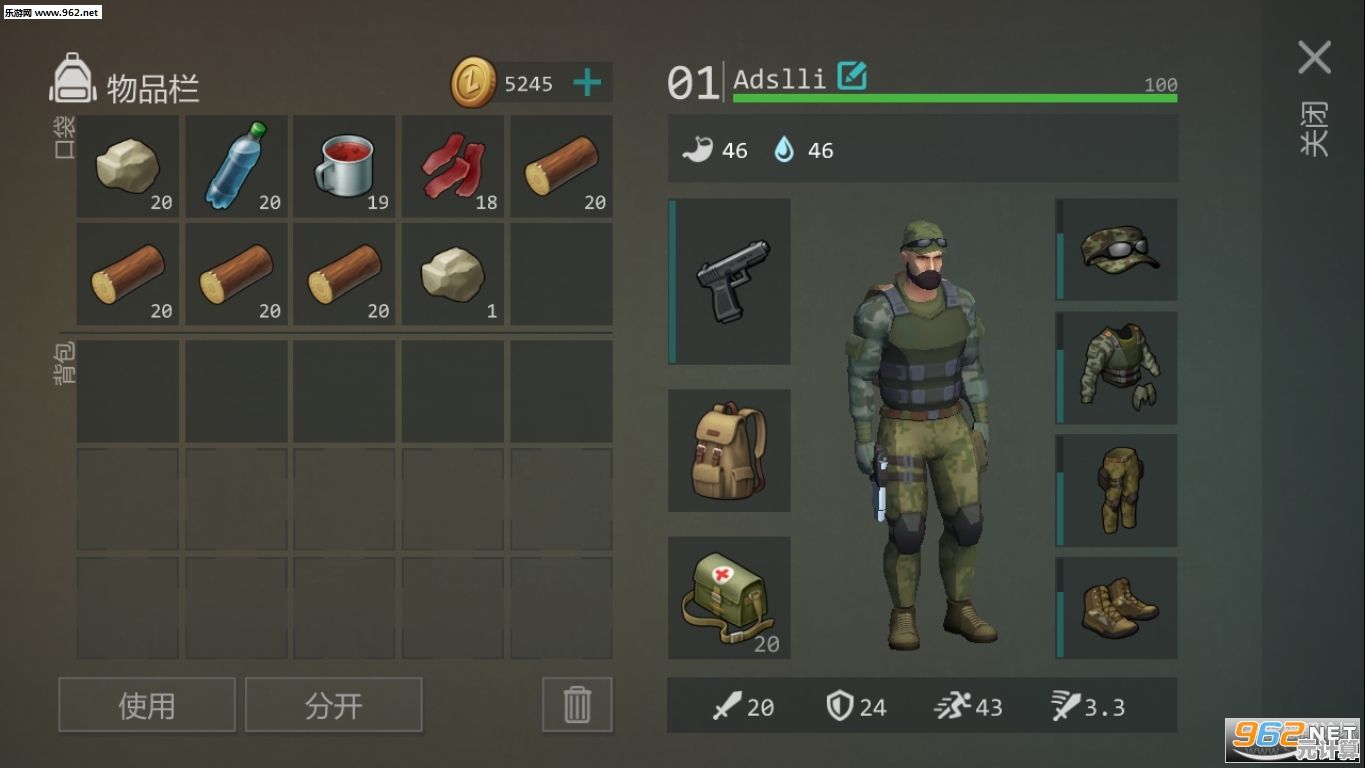
Task: Select the metal mug of red soup
Action: (x=345, y=166)
